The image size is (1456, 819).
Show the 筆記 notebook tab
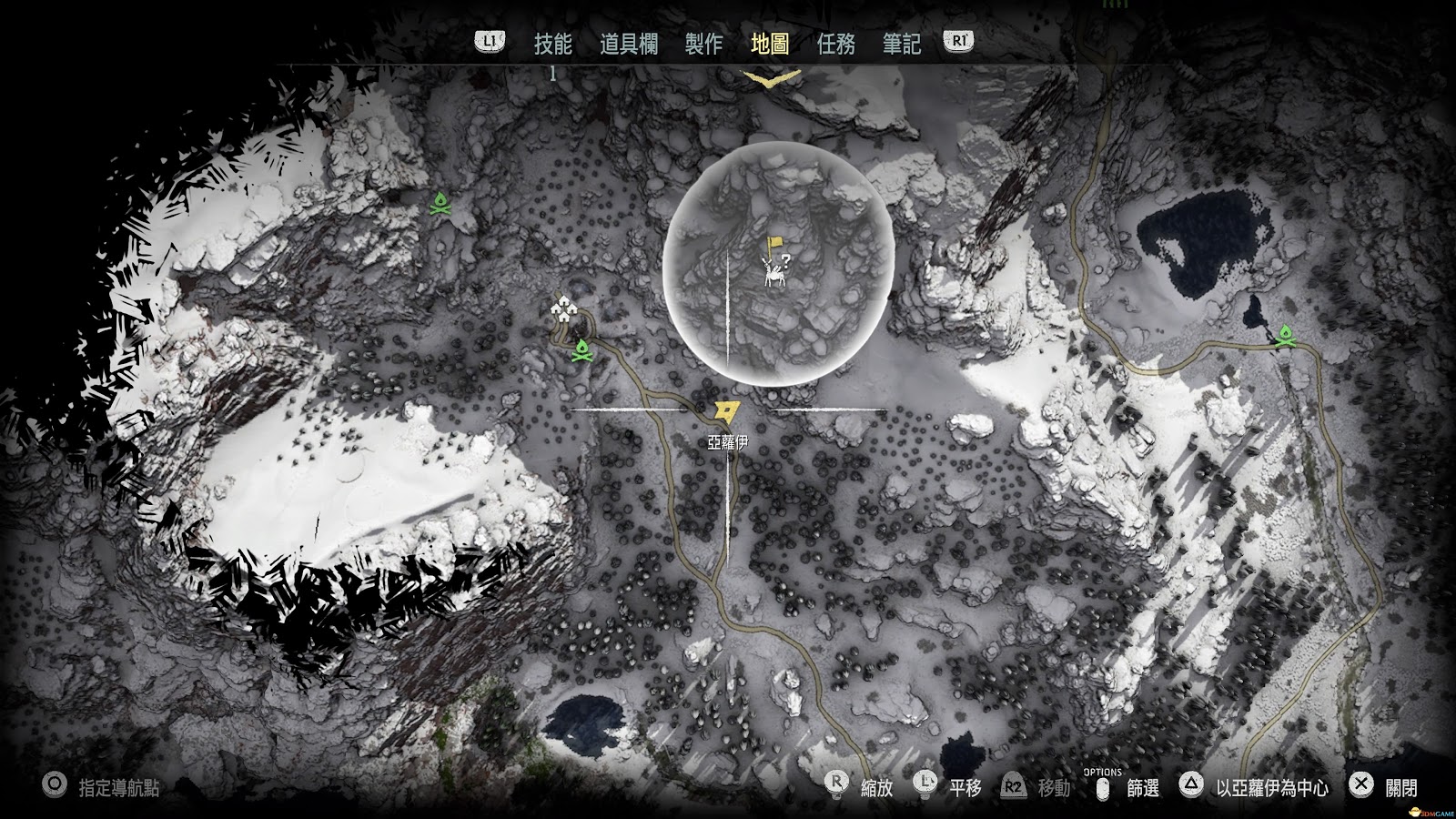coord(901,44)
